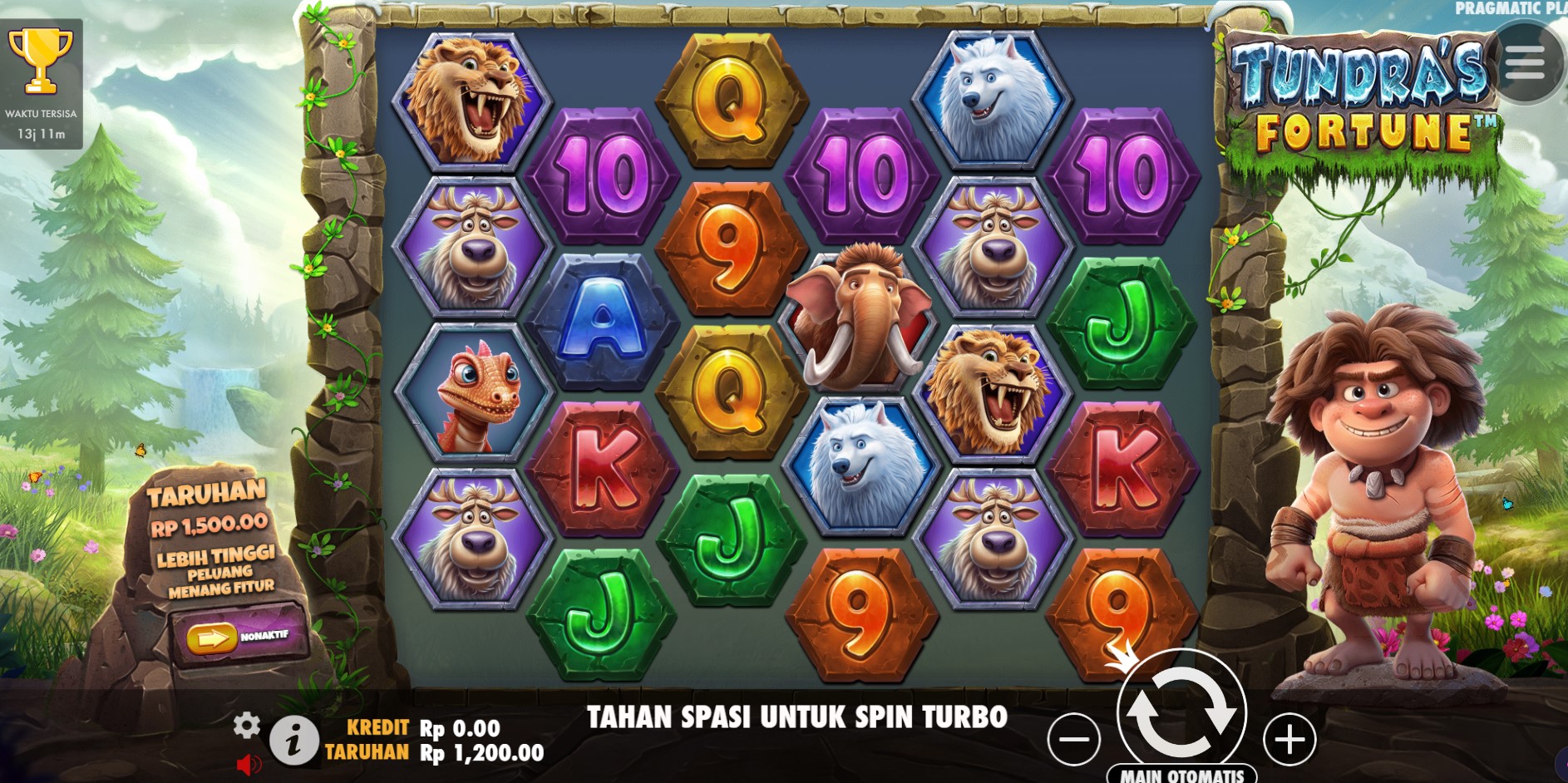The height and width of the screenshot is (783, 1568).
Task: Toggle sound with the red speaker icon
Action: click(x=248, y=764)
